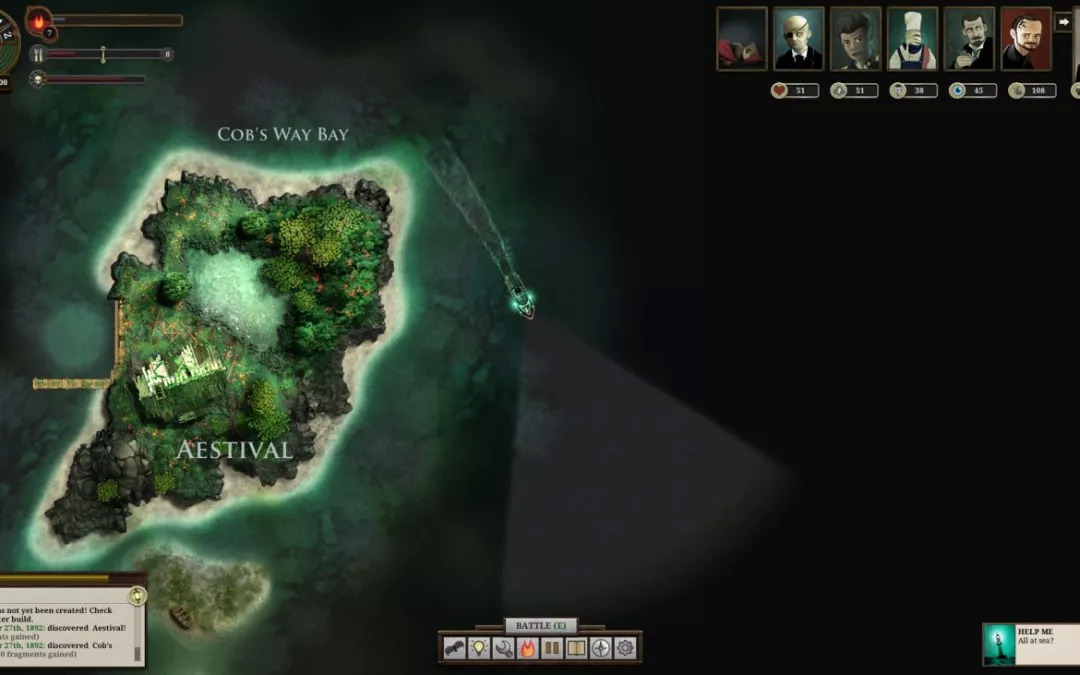Click the fuel flame icon
The height and width of the screenshot is (675, 1080).
[x=40, y=20]
